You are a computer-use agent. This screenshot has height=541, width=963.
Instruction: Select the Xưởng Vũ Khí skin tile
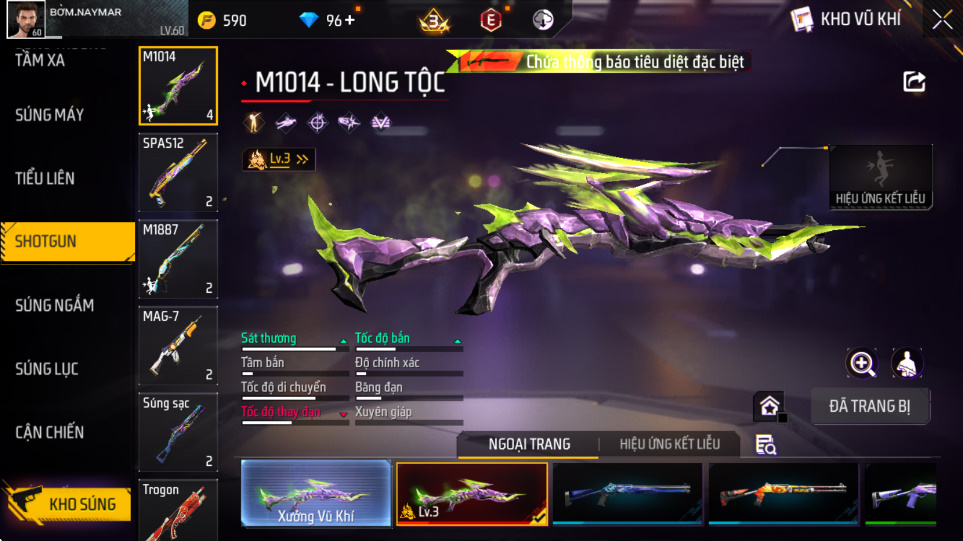(x=316, y=494)
